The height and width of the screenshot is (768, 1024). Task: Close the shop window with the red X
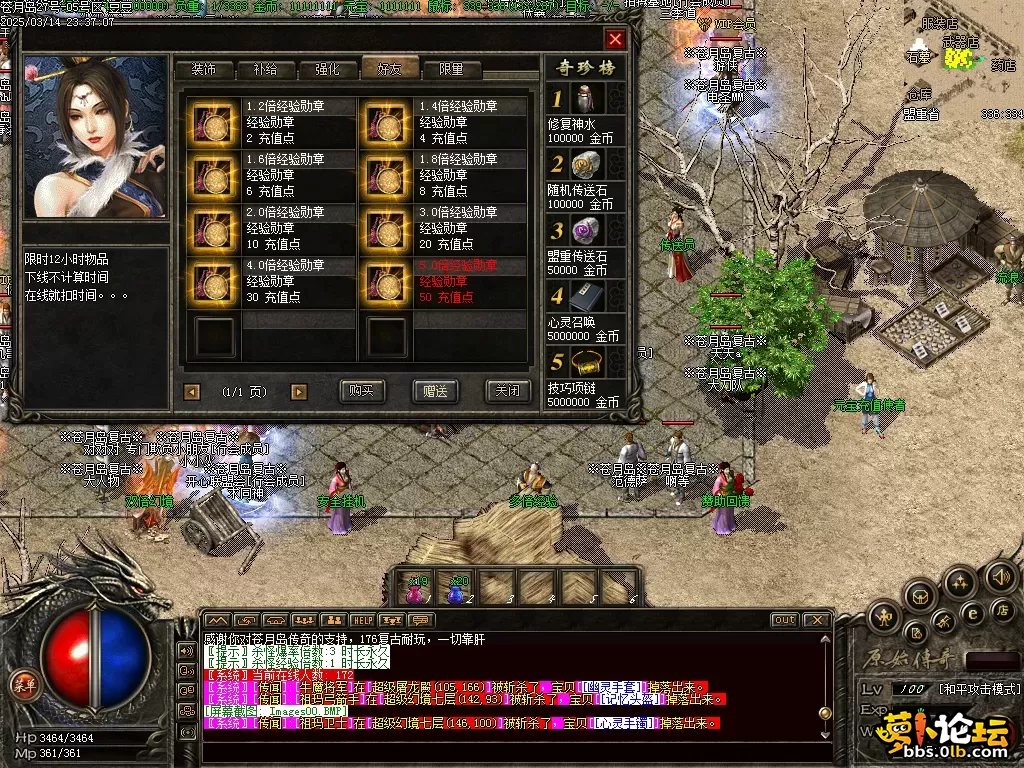click(615, 39)
